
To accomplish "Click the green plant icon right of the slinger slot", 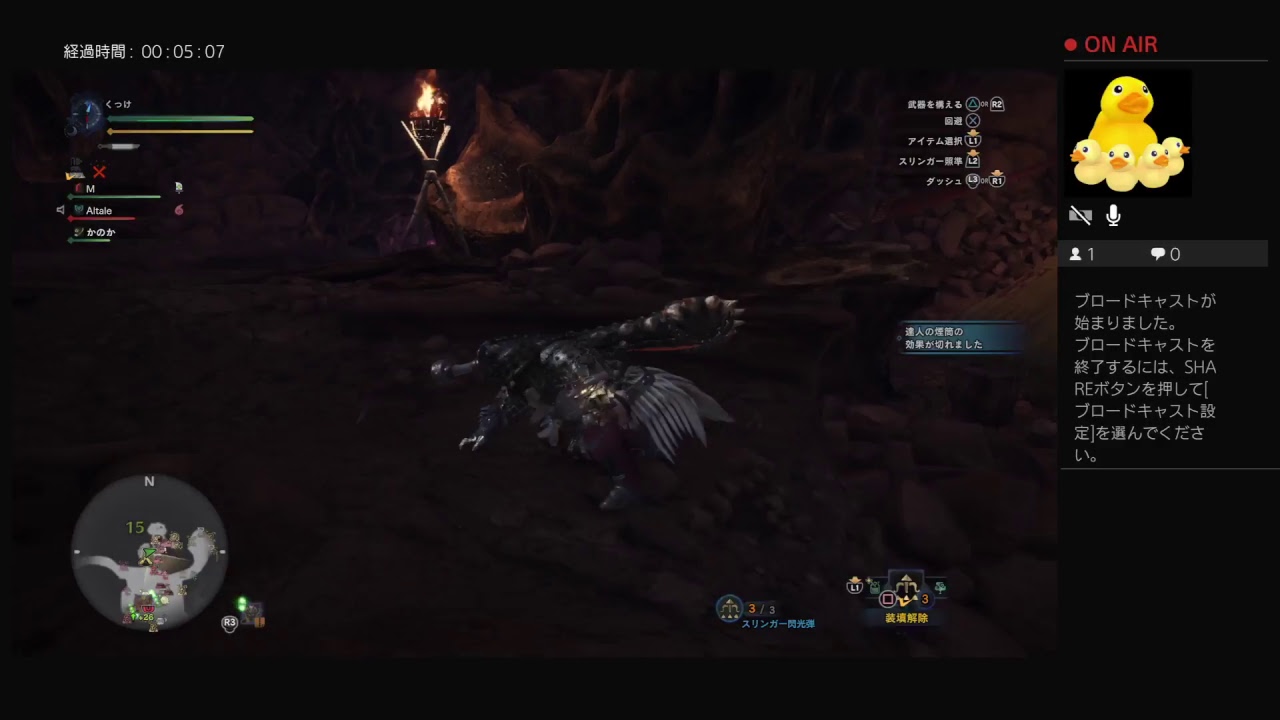I will pos(940,587).
